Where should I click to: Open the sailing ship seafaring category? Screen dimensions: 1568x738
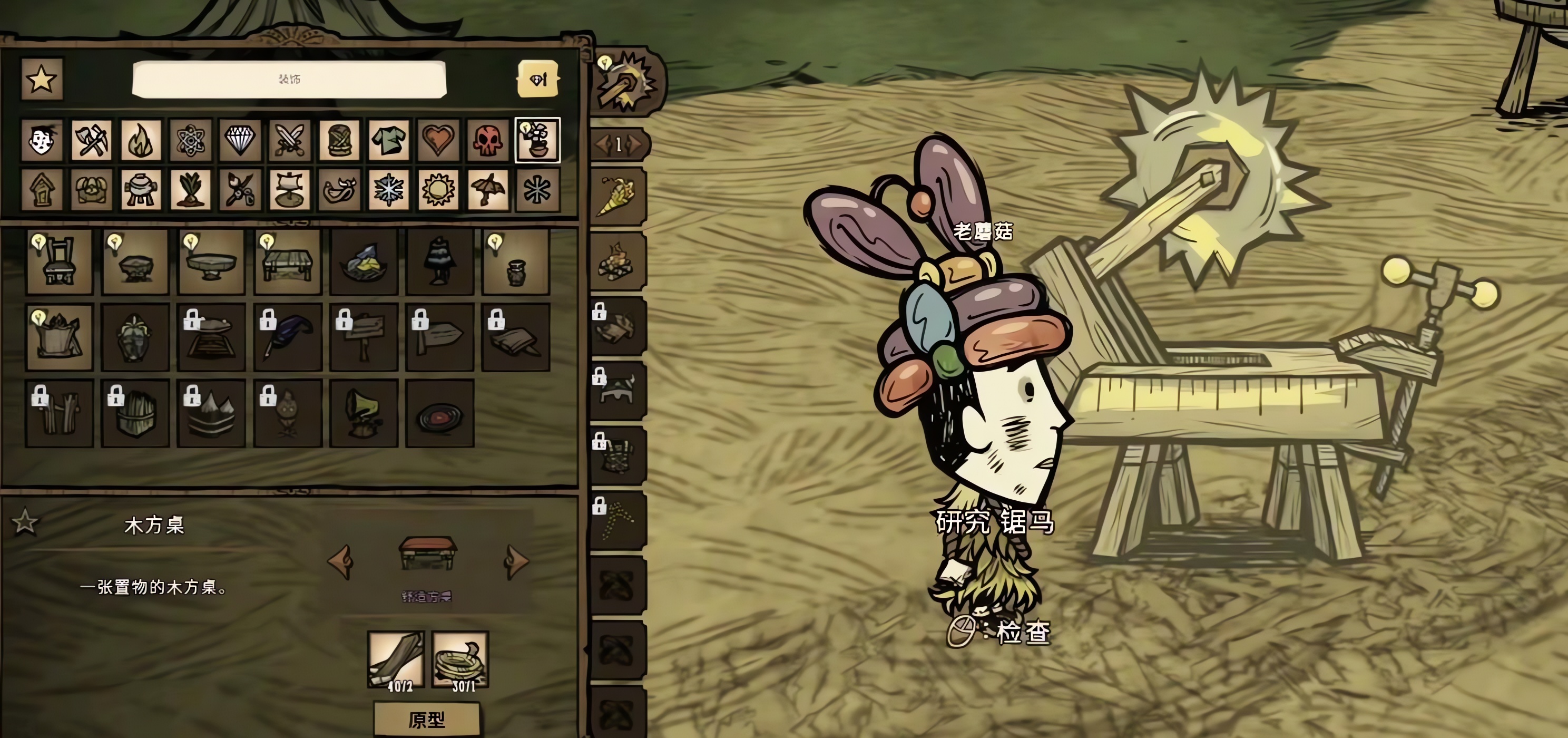290,190
